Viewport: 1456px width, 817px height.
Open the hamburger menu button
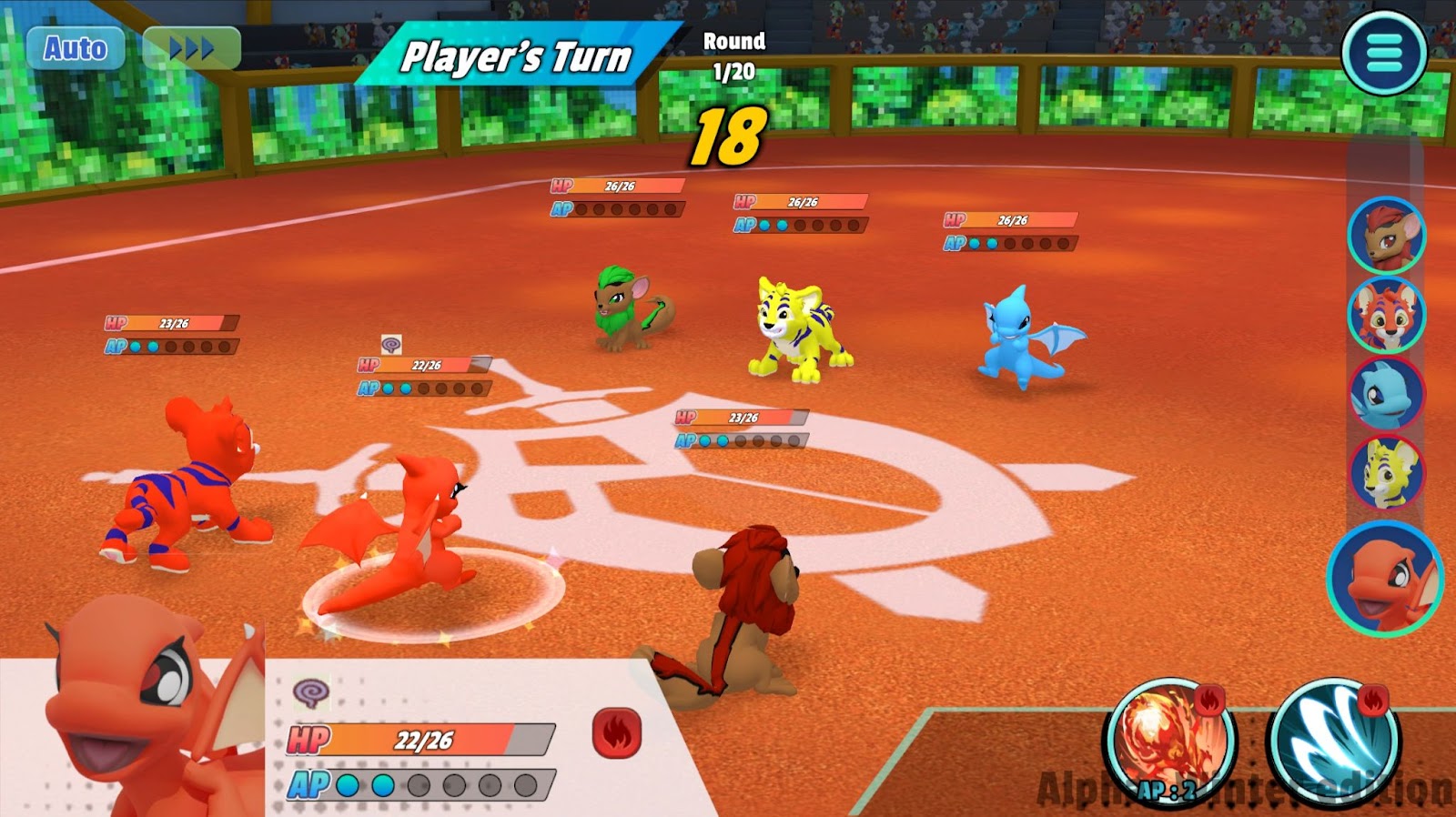click(x=1384, y=53)
